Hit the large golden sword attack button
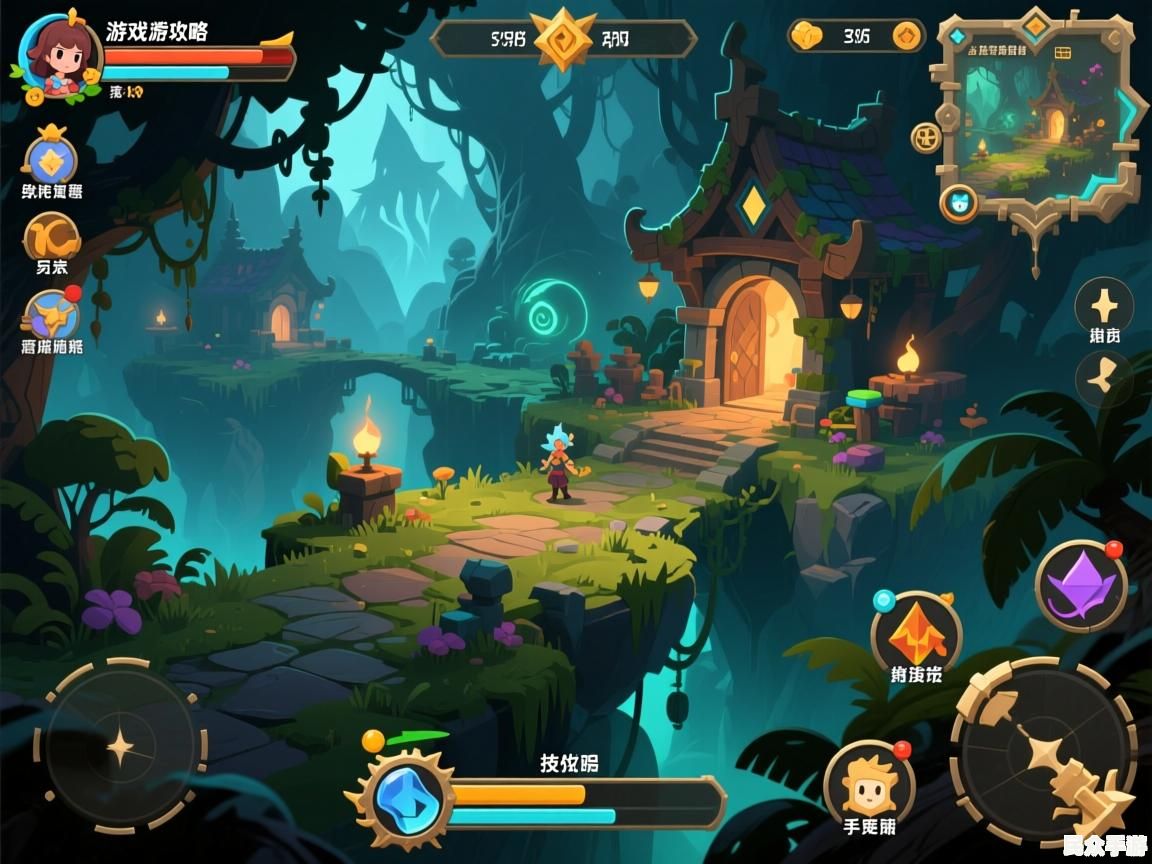This screenshot has height=864, width=1152. point(1044,752)
